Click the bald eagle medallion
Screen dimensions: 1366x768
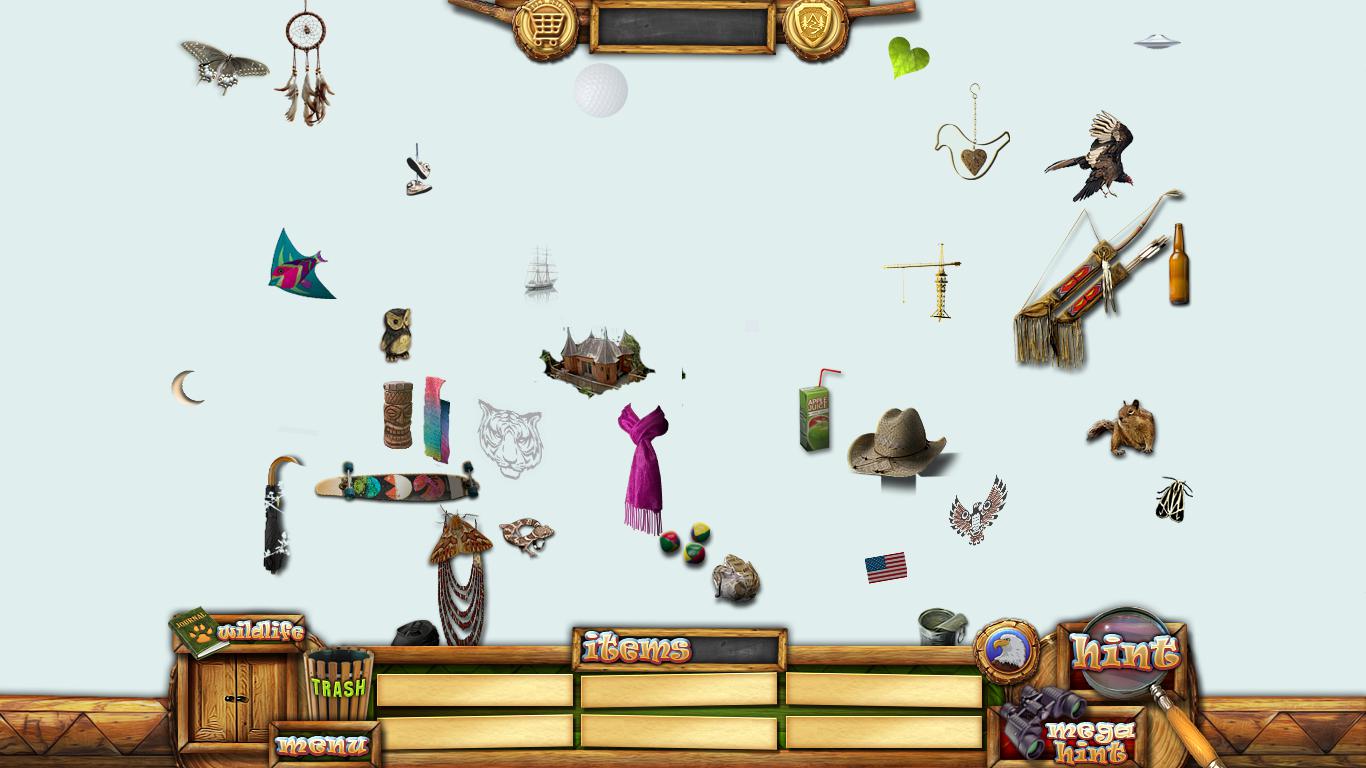coord(1006,651)
